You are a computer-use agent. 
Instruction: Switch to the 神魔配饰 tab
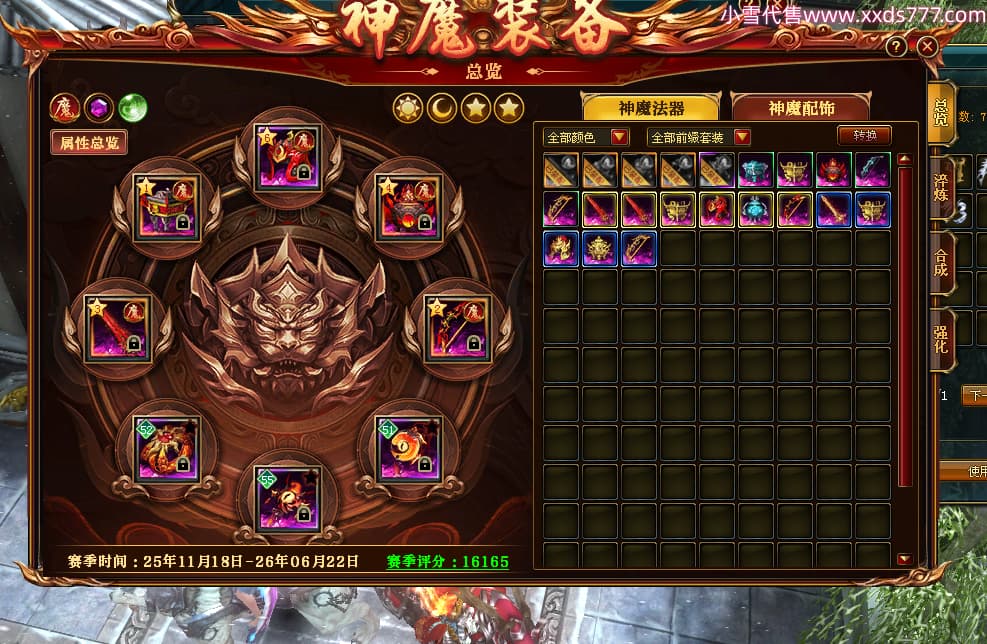tap(800, 108)
